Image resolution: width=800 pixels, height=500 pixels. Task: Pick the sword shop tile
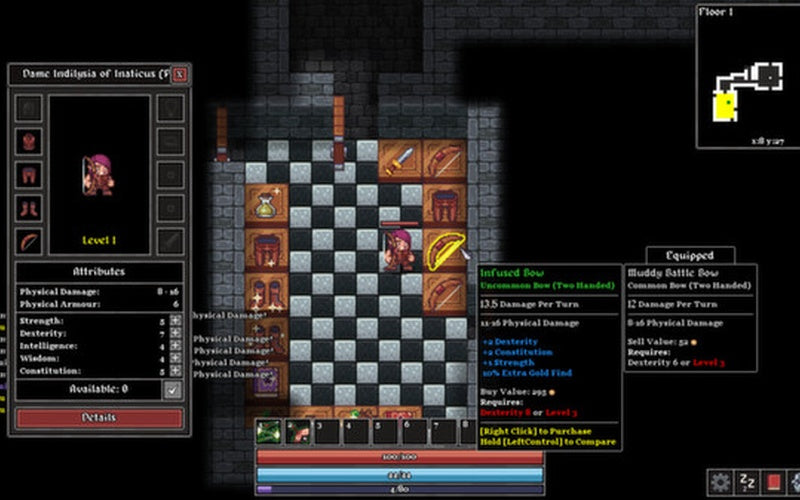401,158
